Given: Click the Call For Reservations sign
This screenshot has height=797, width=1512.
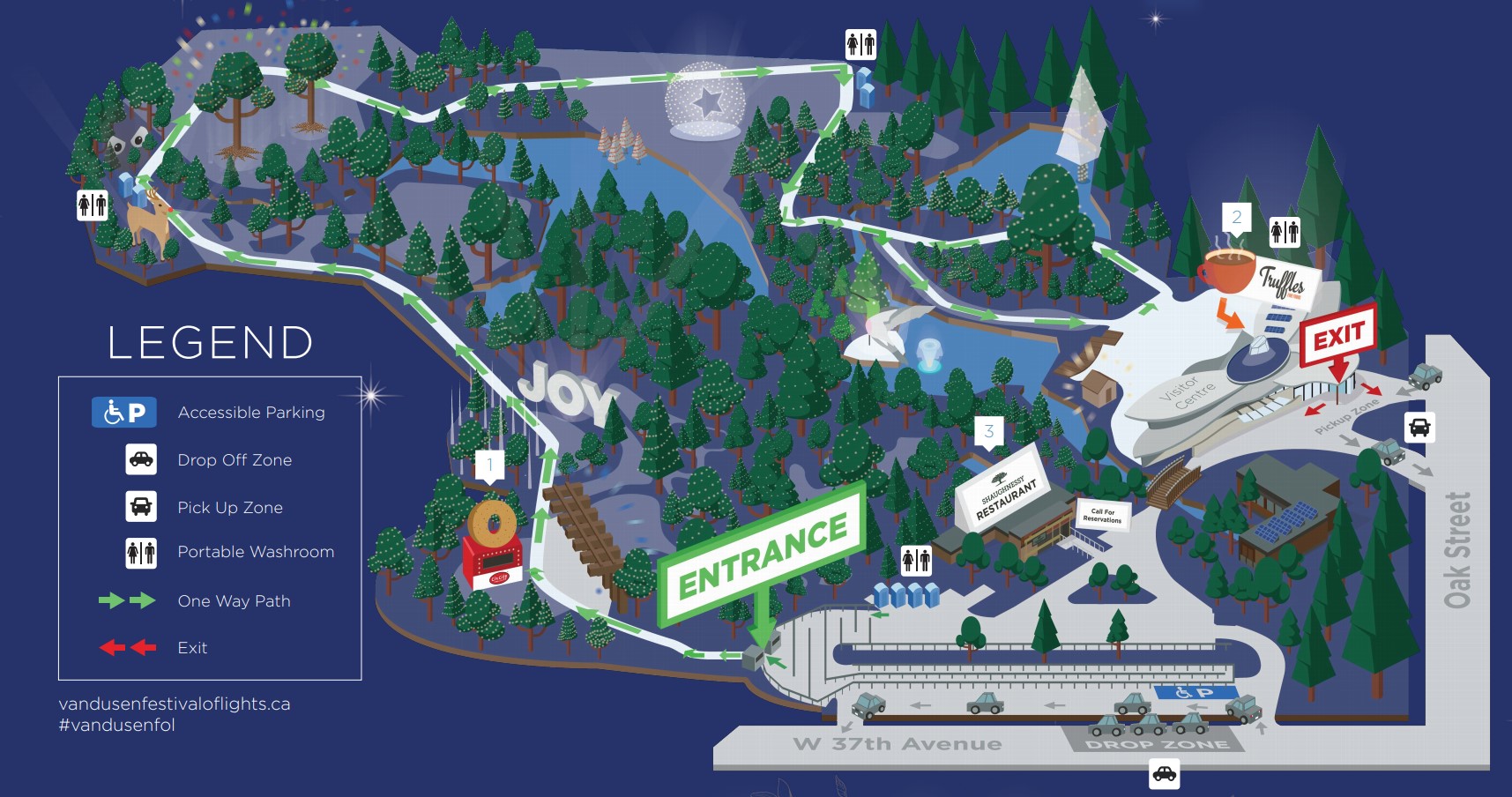Looking at the screenshot, I should pyautogui.click(x=1102, y=515).
